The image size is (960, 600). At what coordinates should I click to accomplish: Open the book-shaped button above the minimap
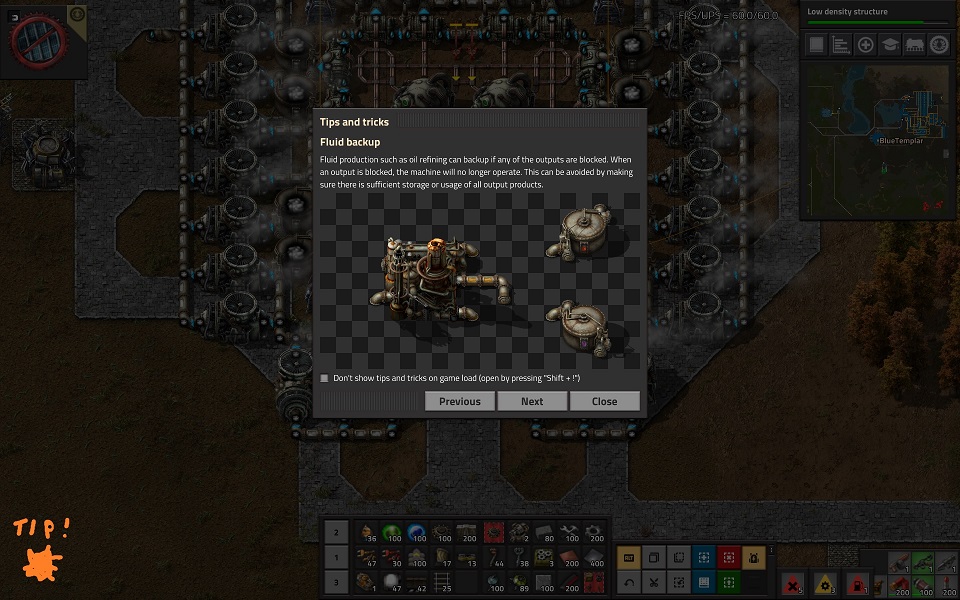(x=817, y=45)
